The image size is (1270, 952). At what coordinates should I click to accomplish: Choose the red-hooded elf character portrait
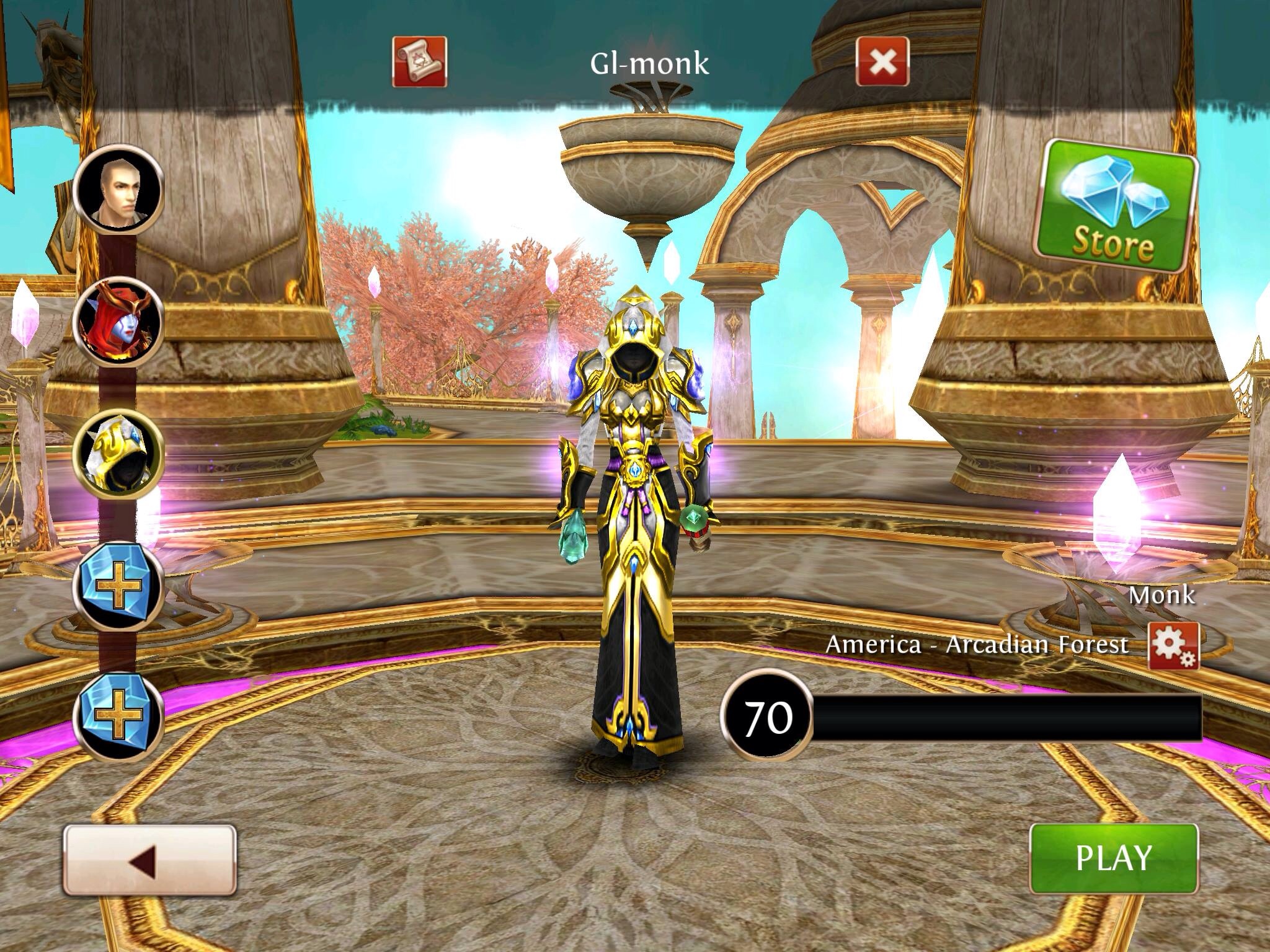point(118,323)
